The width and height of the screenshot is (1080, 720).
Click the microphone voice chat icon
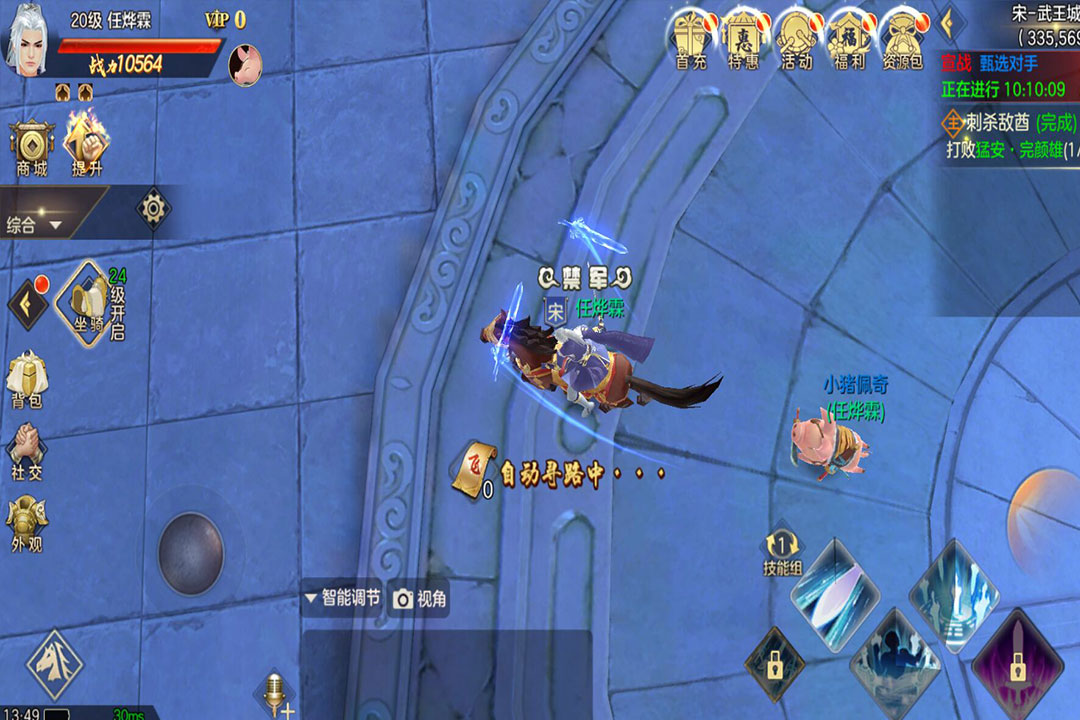[x=273, y=692]
